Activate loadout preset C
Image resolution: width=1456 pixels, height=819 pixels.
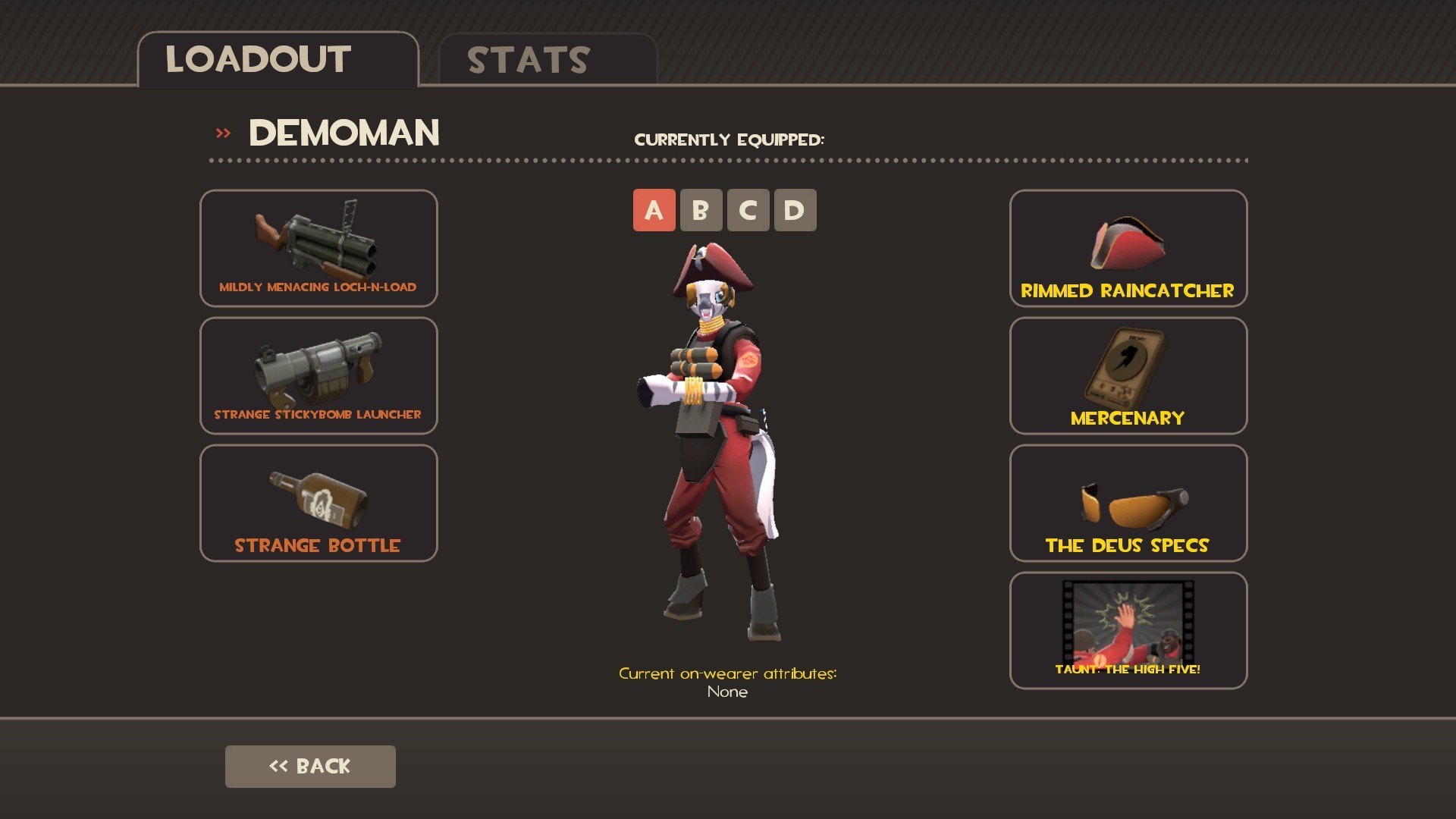pyautogui.click(x=748, y=210)
